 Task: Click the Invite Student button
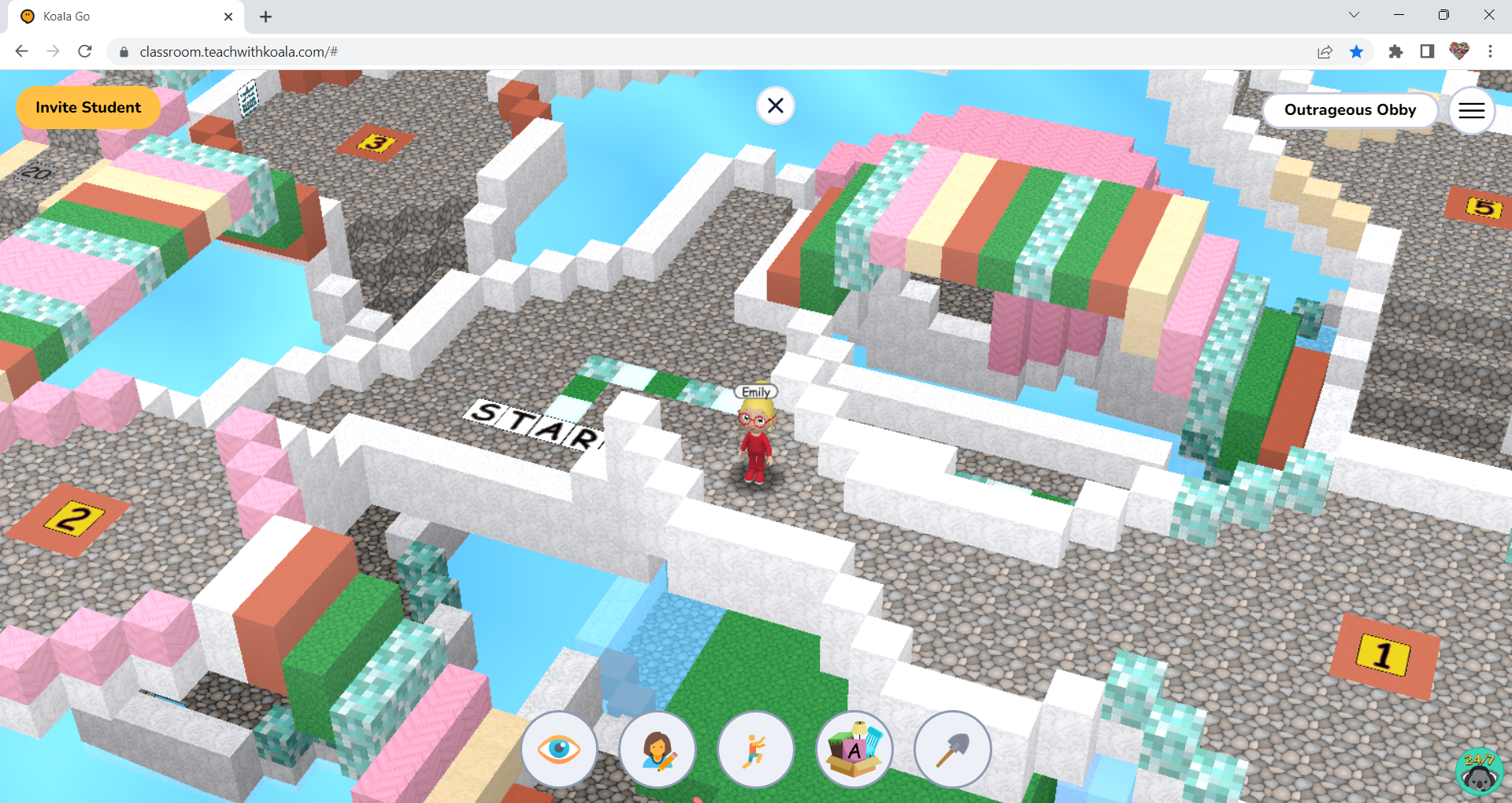coord(87,108)
